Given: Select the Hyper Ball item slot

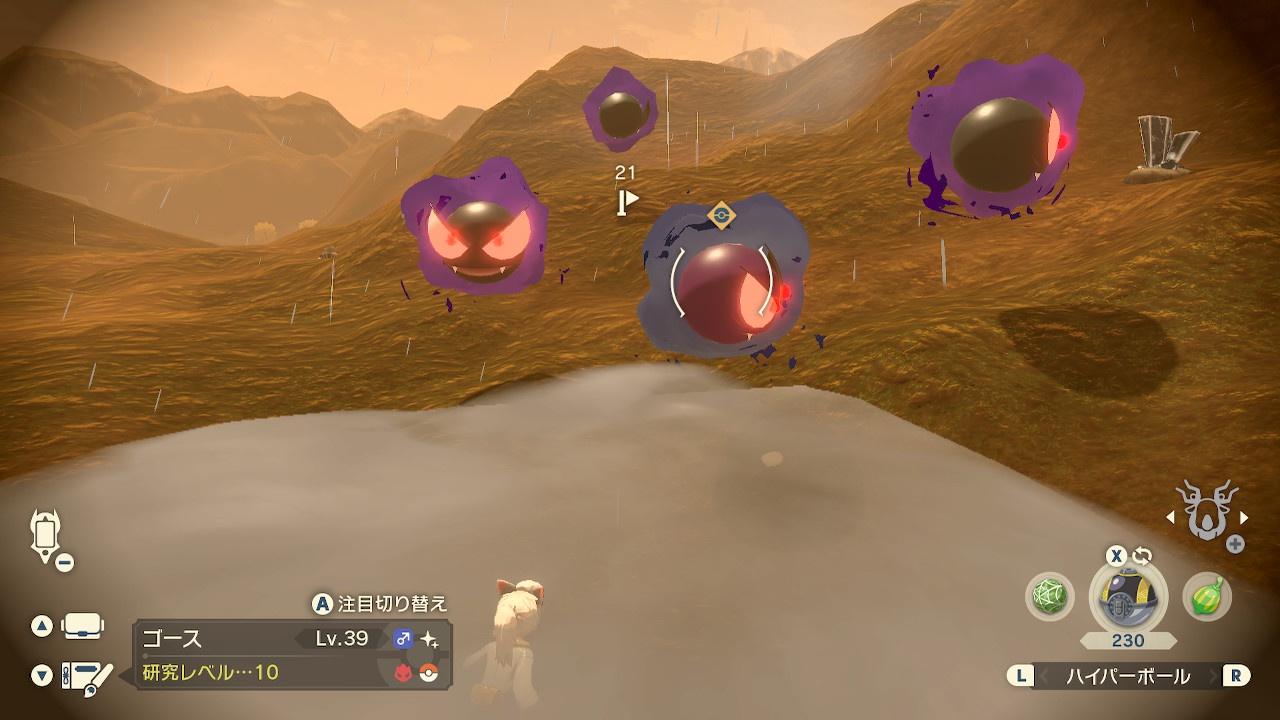Looking at the screenshot, I should 1128,597.
